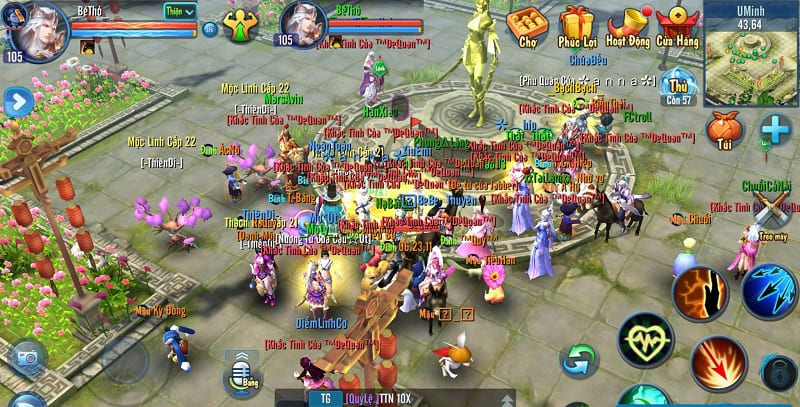Tap the Thú mount button

pyautogui.click(x=681, y=87)
